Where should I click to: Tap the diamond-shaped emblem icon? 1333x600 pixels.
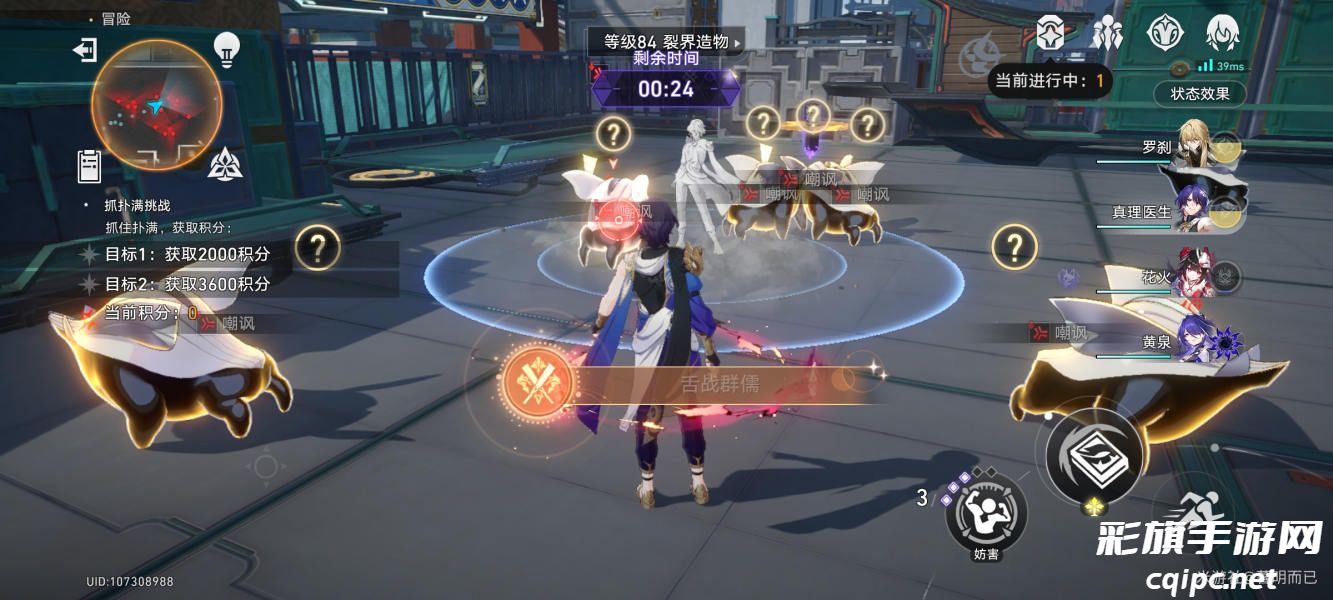pyautogui.click(x=1163, y=33)
